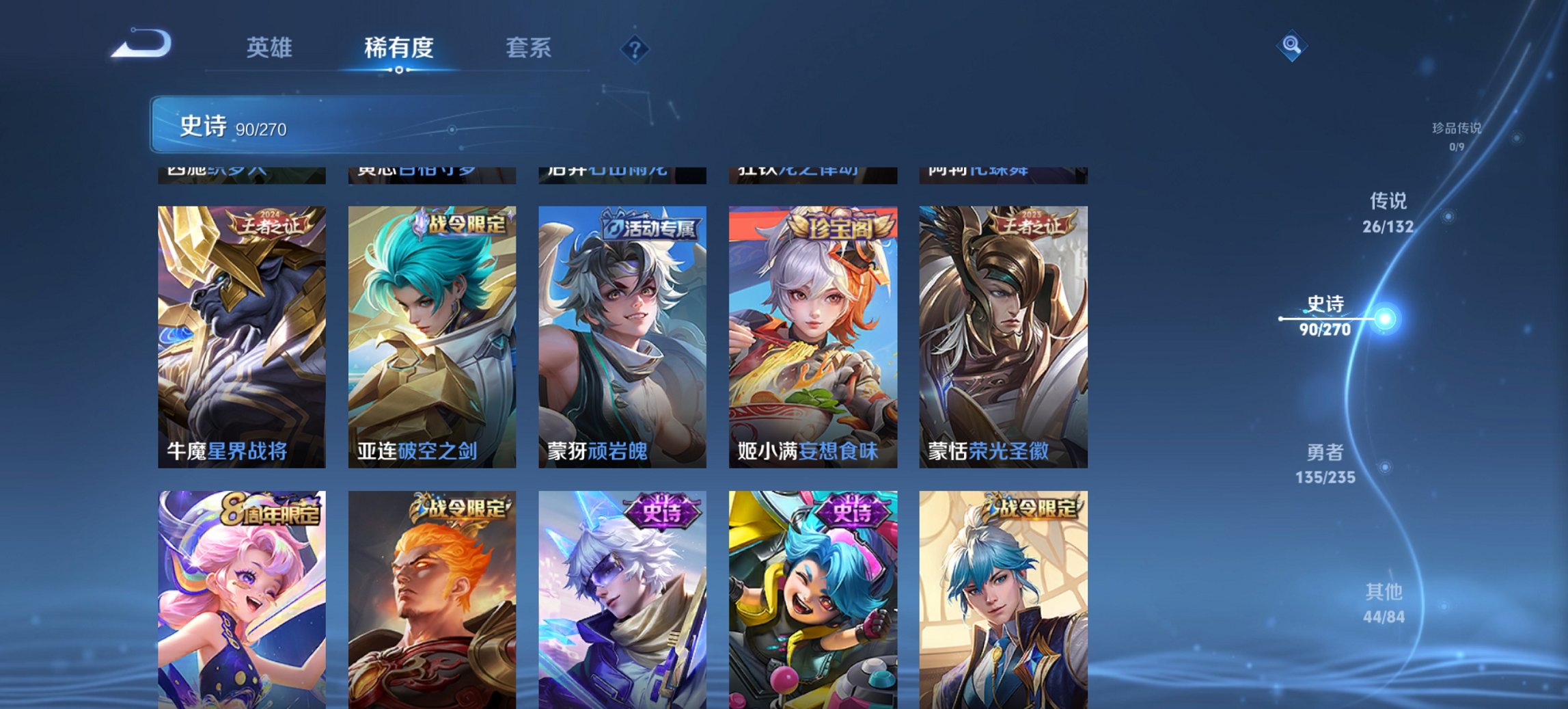Image resolution: width=1568 pixels, height=709 pixels.
Task: Select the 牛魔星界战将 skin thumbnail
Action: (x=243, y=335)
